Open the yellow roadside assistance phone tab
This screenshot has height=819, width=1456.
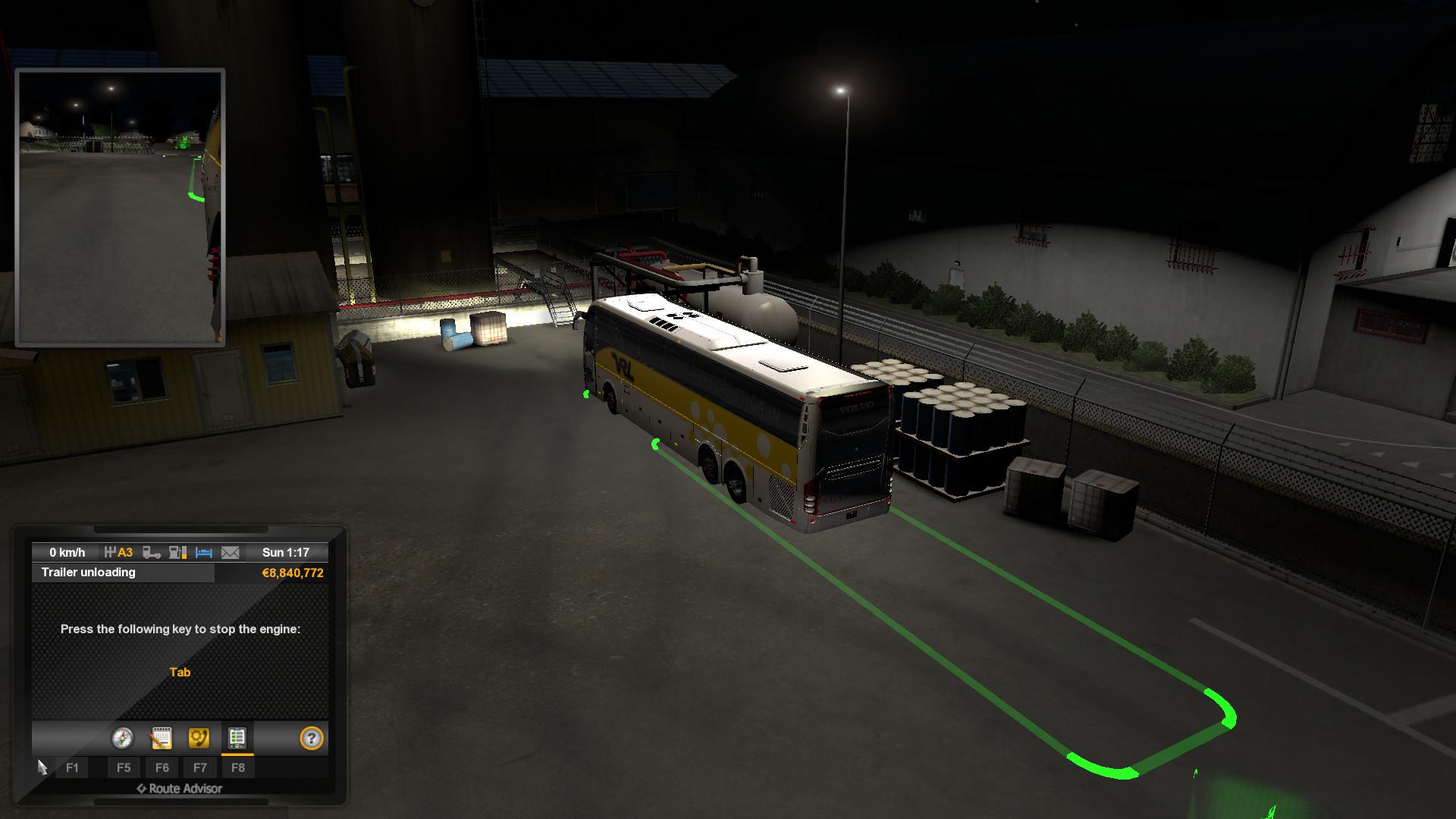pyautogui.click(x=199, y=738)
